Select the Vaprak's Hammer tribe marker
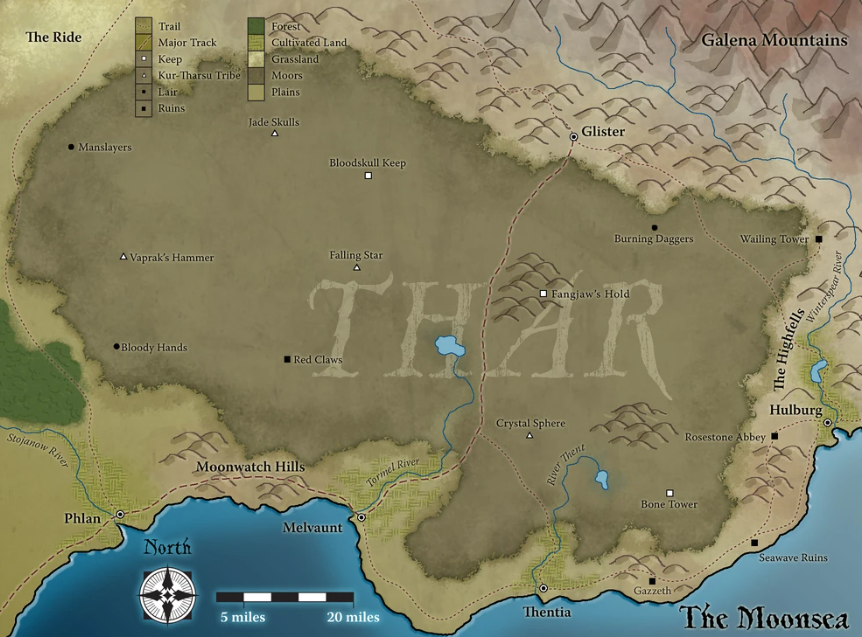 123,257
